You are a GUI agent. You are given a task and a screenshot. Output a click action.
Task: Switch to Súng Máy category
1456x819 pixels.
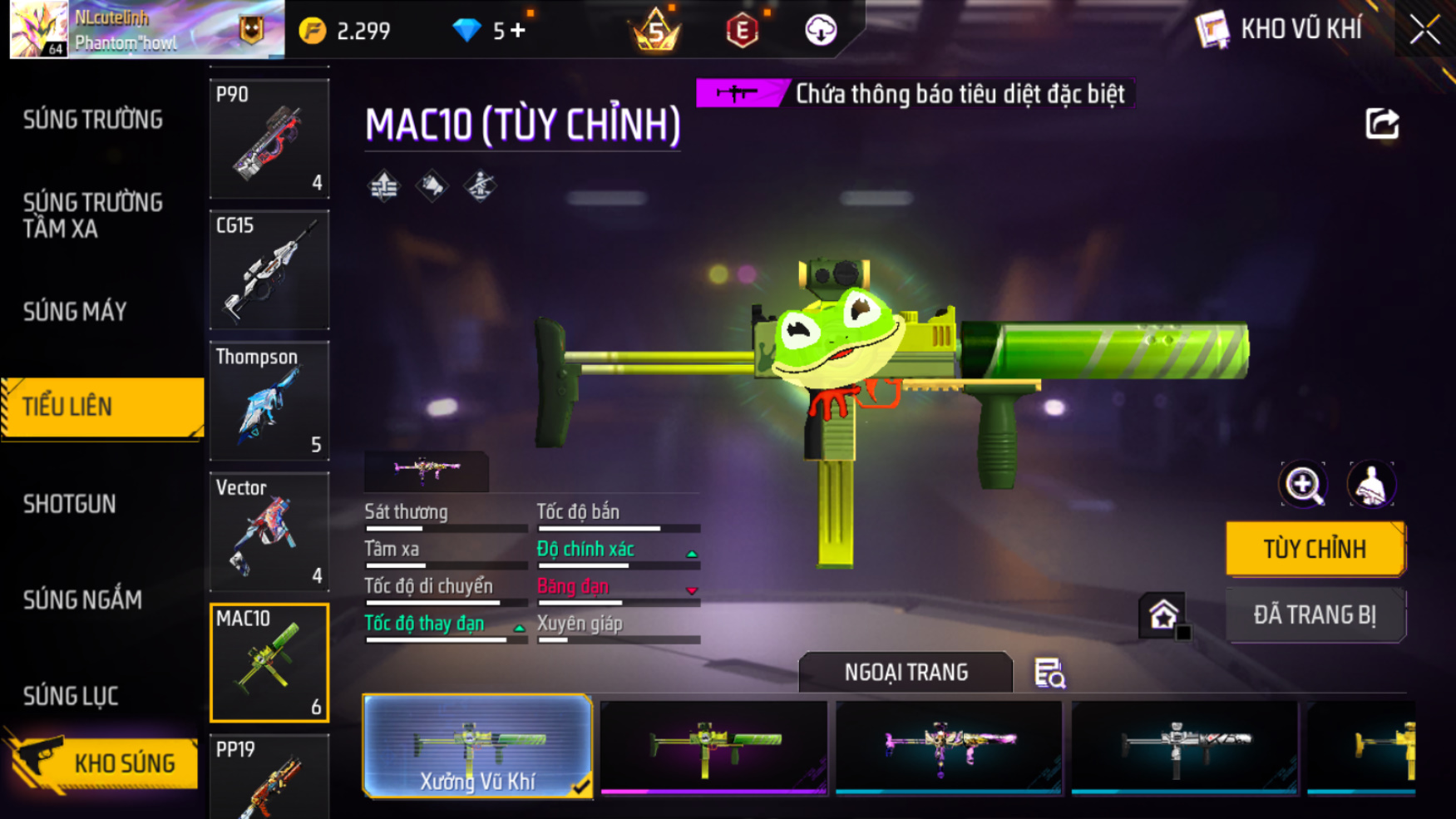[75, 312]
